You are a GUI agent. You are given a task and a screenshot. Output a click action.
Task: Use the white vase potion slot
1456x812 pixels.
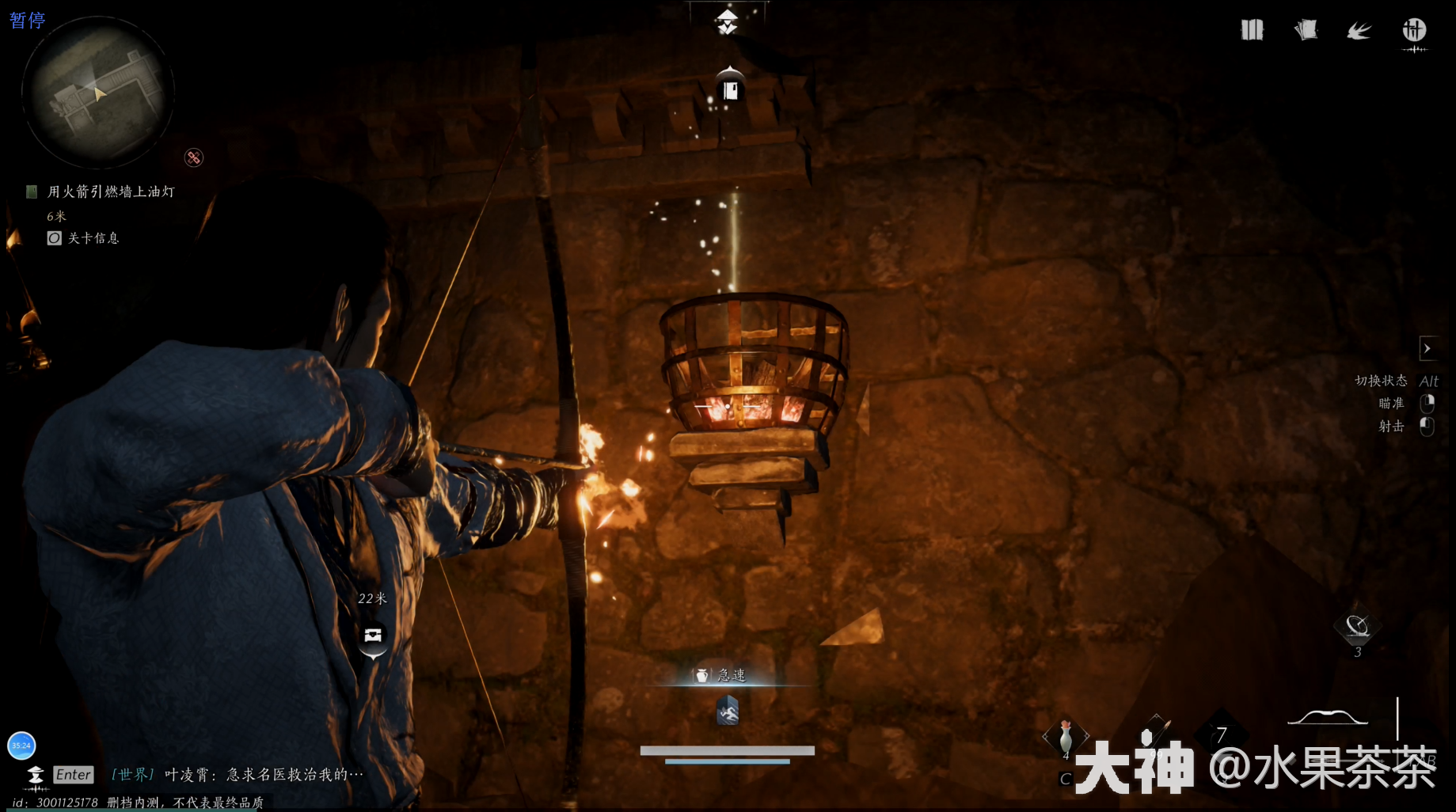tap(1066, 737)
